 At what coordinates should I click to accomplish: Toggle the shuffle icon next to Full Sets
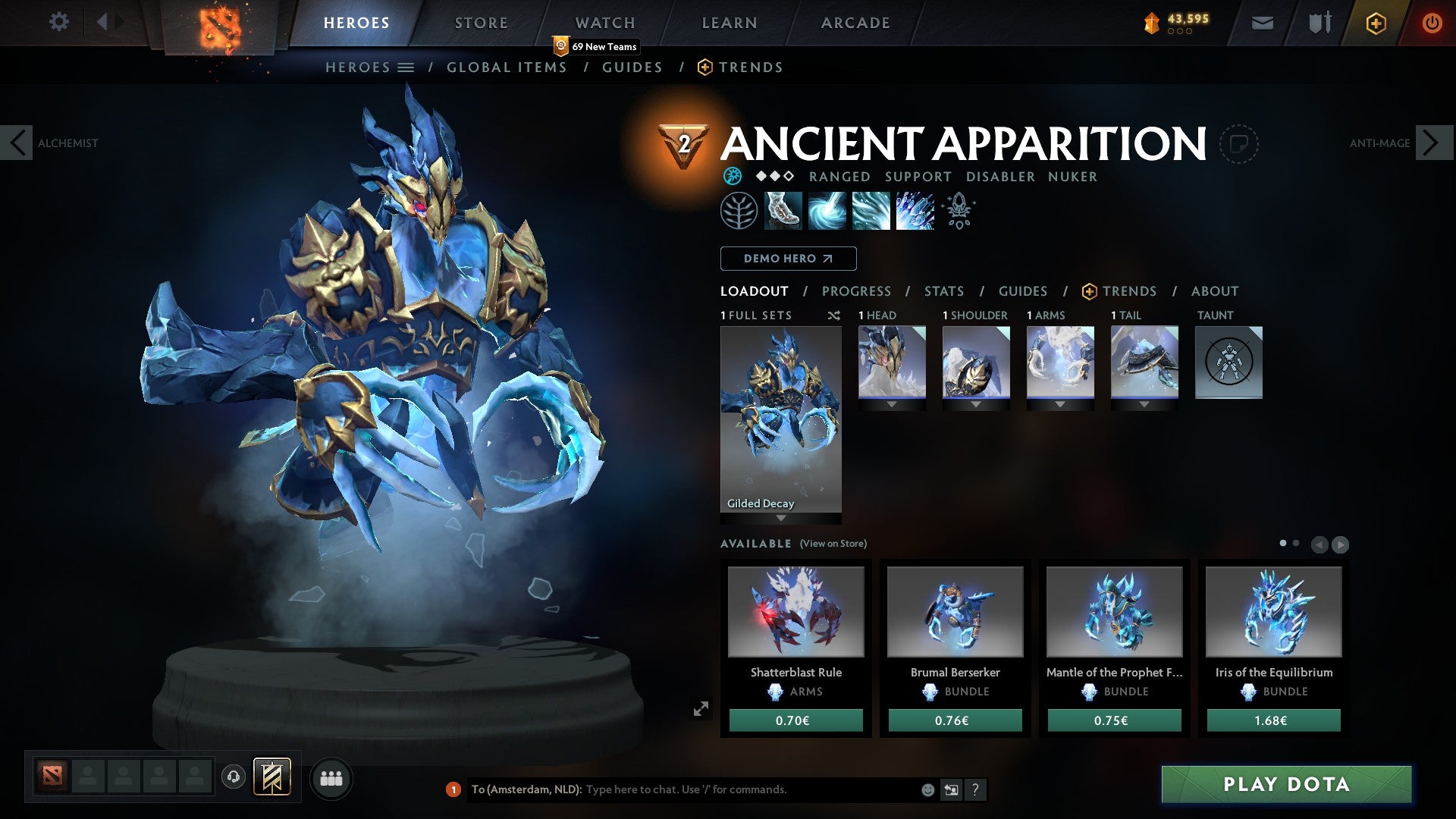(834, 315)
